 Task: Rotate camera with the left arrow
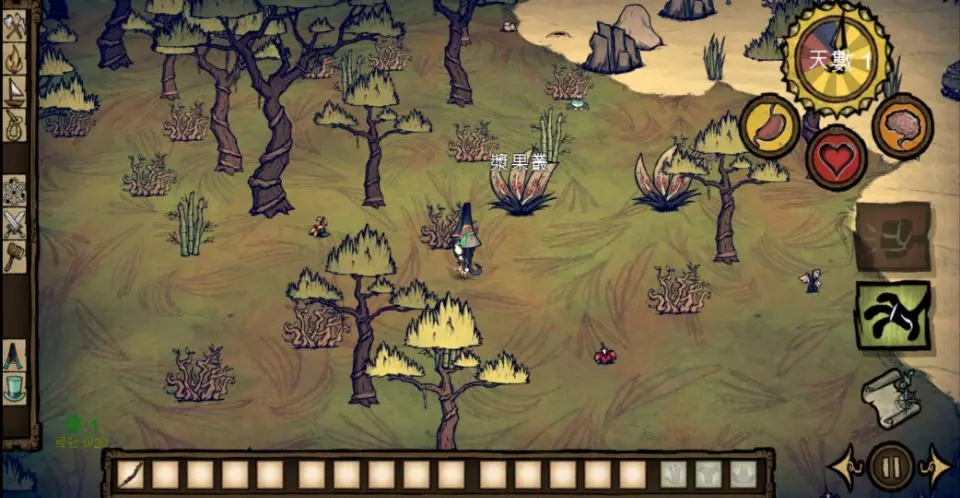(x=843, y=466)
